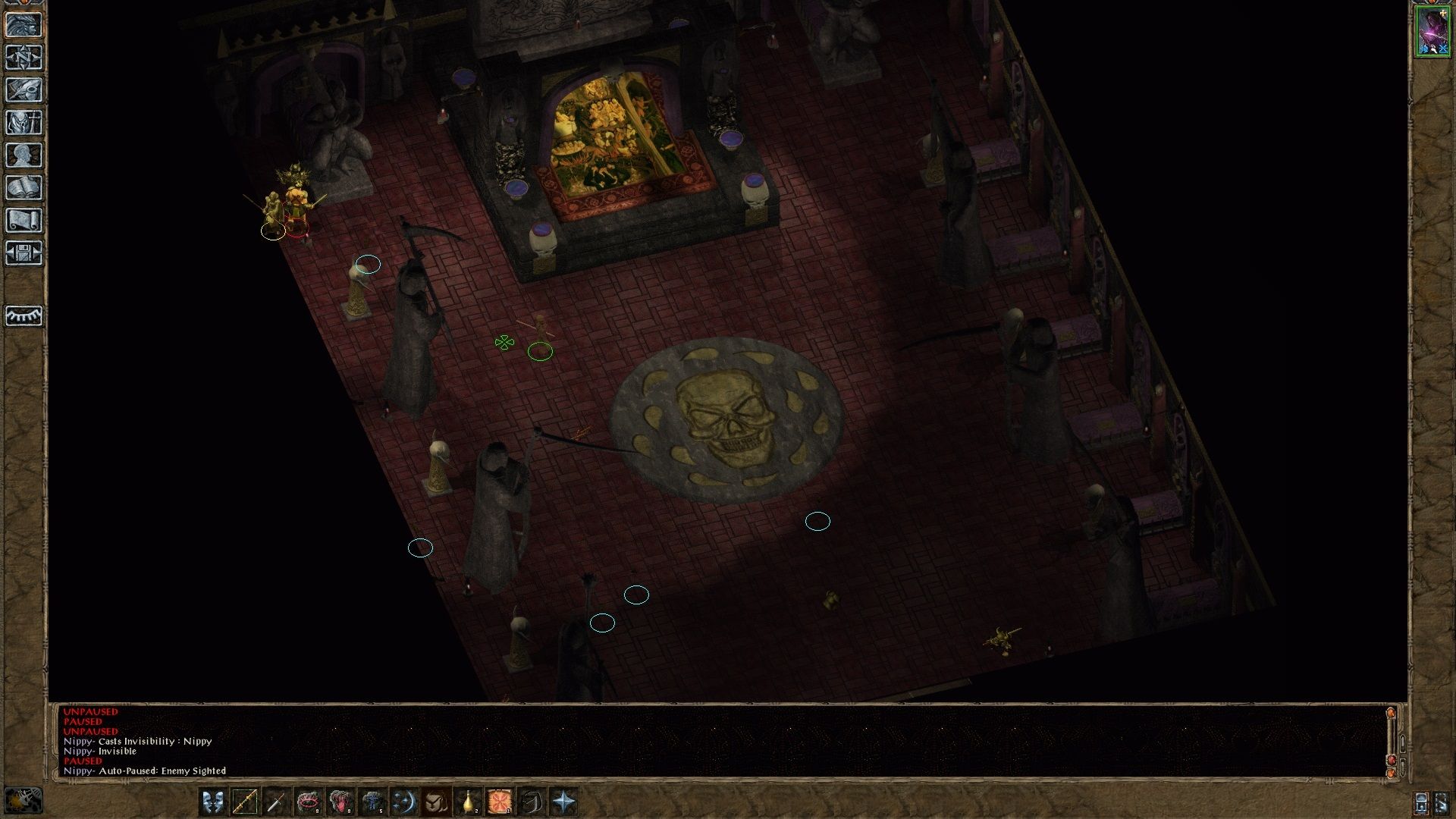The width and height of the screenshot is (1456, 819).
Task: Open the inventory screen button
Action: 24,122
